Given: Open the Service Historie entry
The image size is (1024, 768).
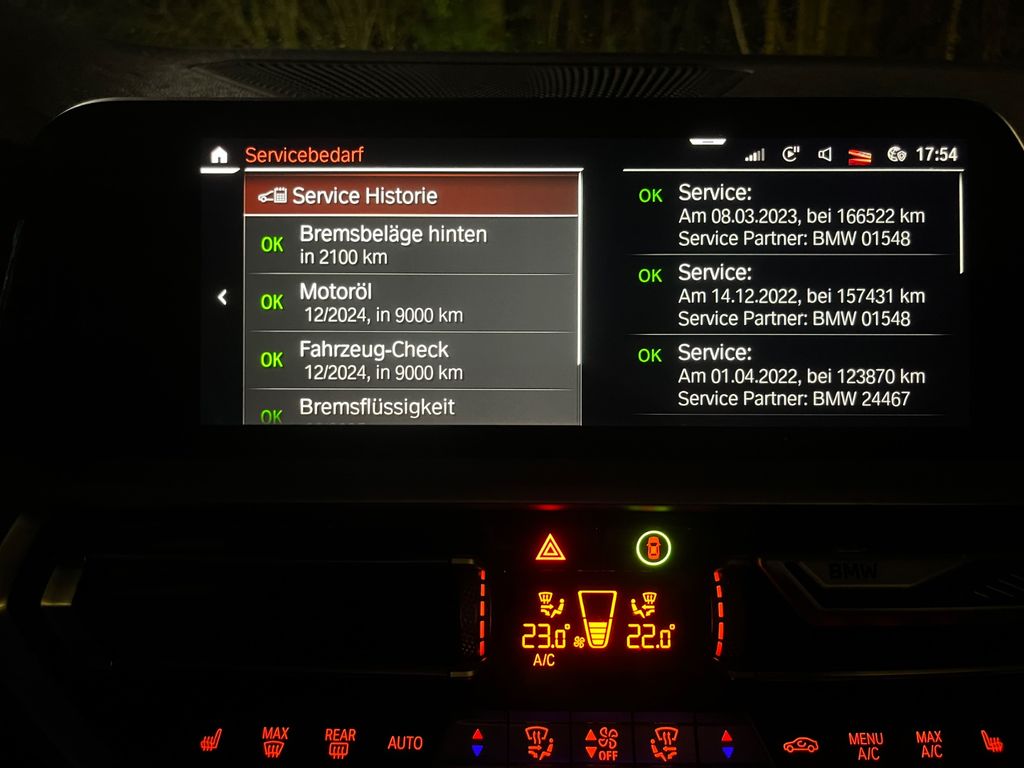Looking at the screenshot, I should click(x=411, y=195).
